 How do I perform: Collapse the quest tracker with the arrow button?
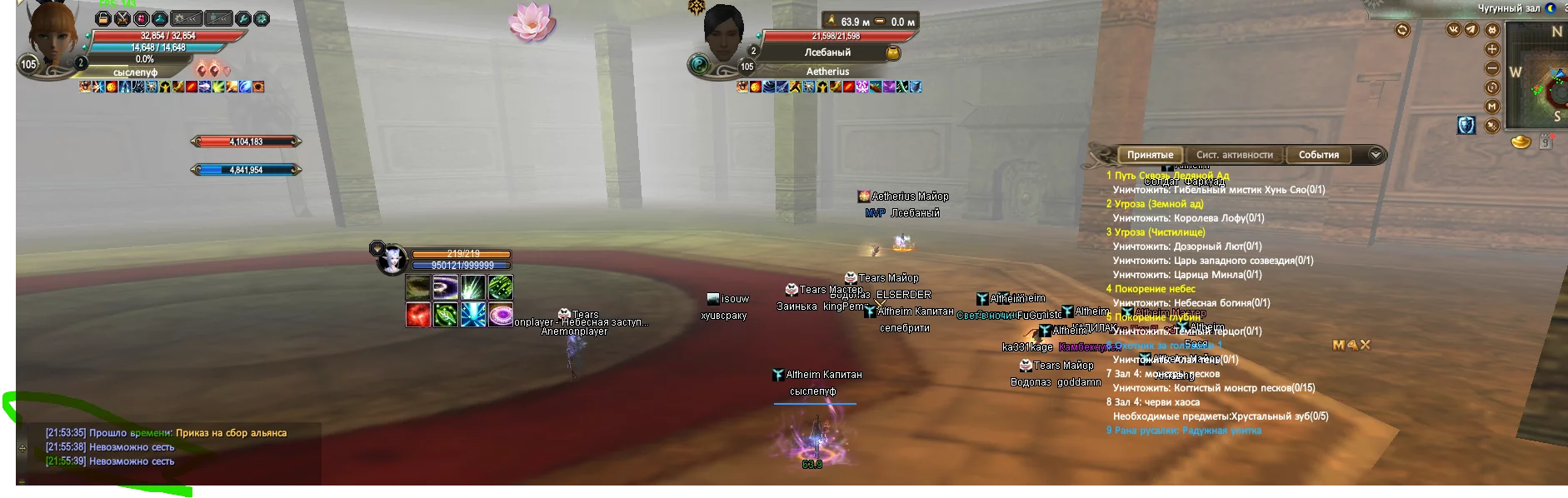coord(1376,154)
